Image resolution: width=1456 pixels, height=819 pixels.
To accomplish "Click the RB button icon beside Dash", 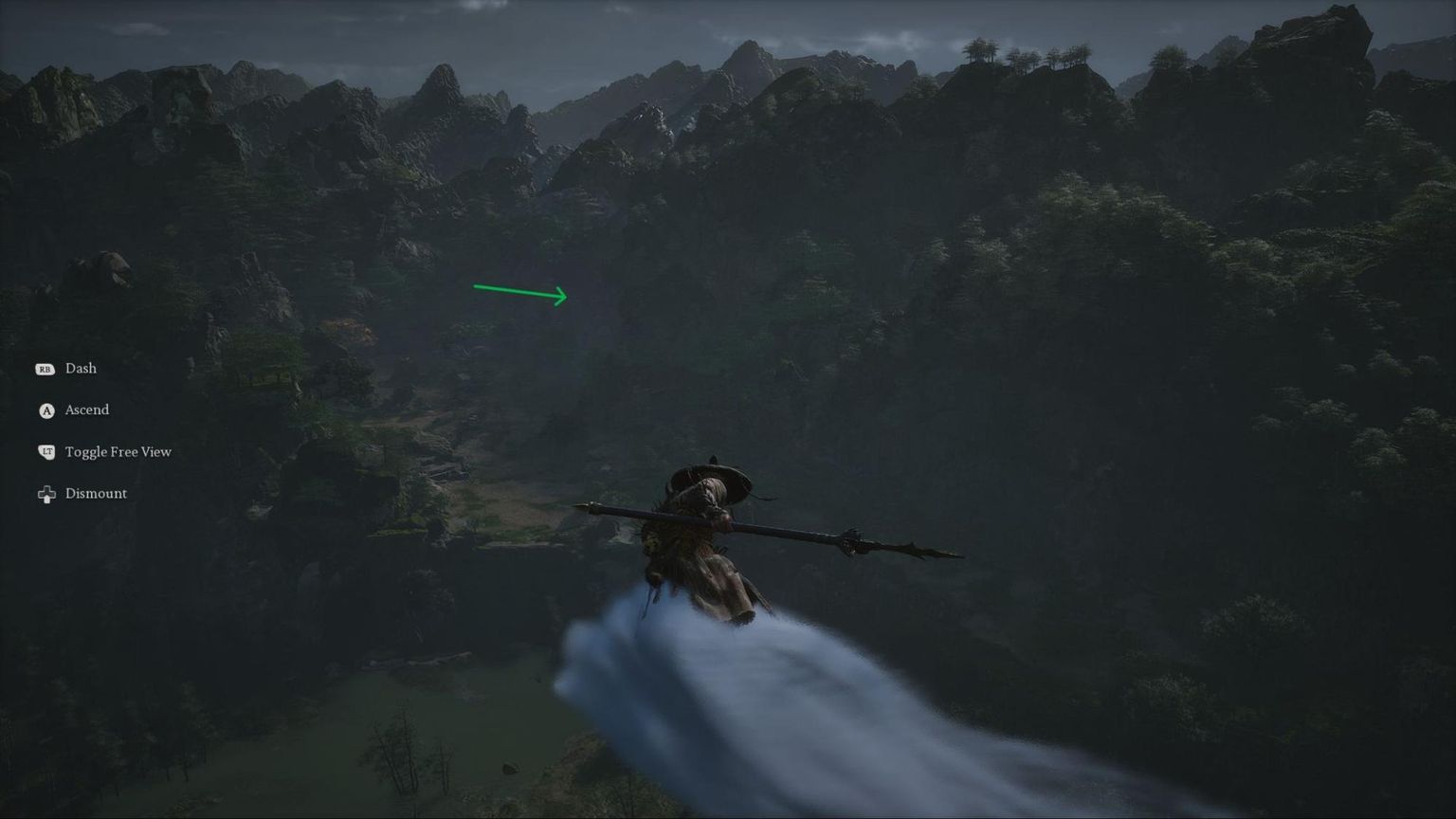I will click(45, 369).
